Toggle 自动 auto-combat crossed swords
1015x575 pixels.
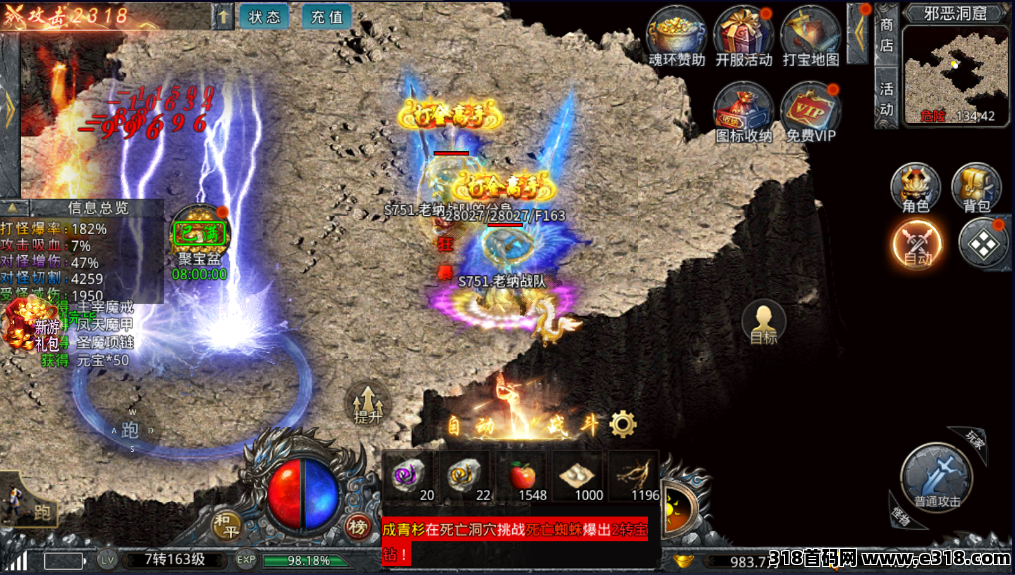(x=917, y=243)
